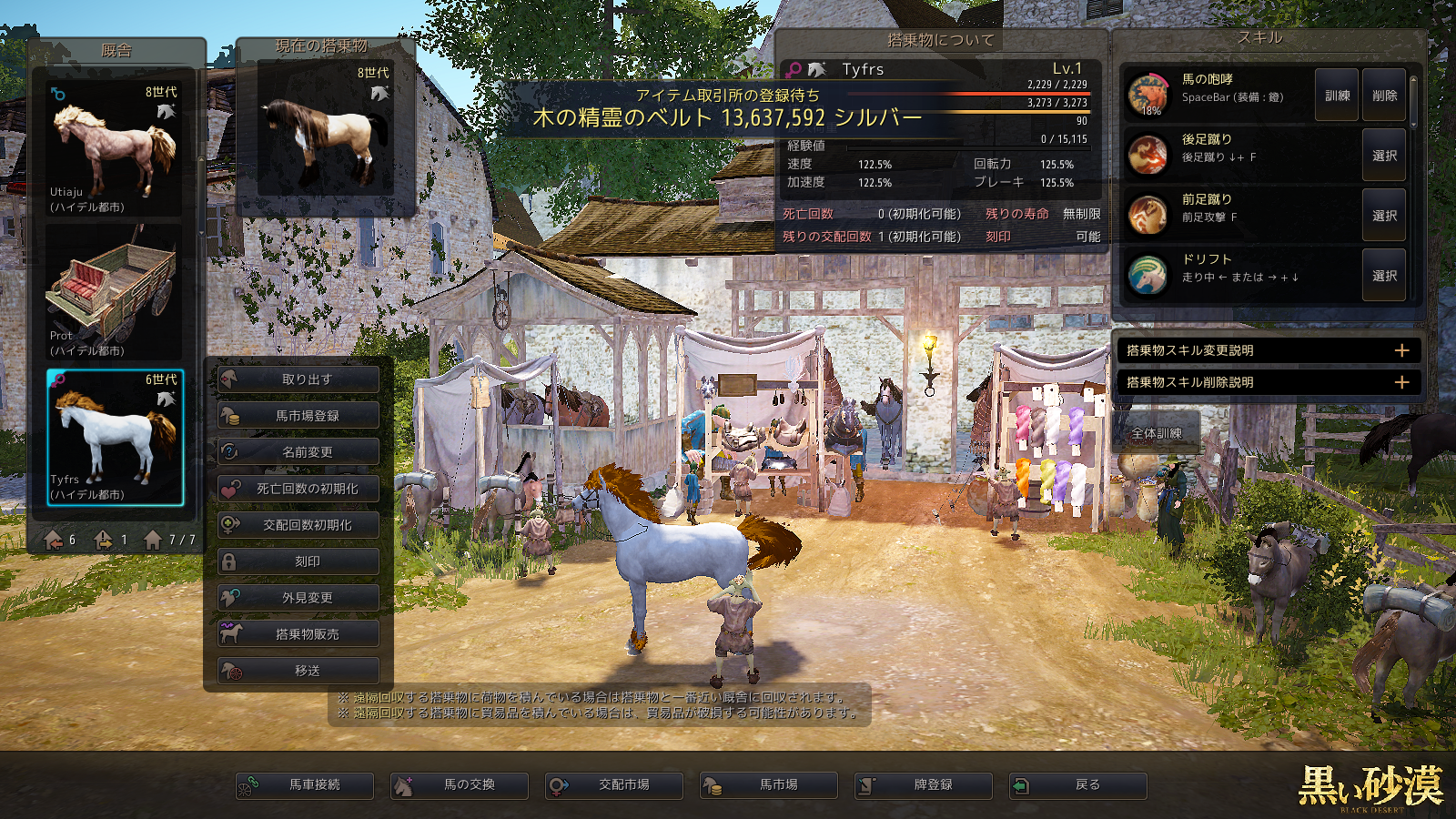Screen dimensions: 1456x819
Task: Go to the 交配市場 breeding market
Action: pyautogui.click(x=614, y=785)
